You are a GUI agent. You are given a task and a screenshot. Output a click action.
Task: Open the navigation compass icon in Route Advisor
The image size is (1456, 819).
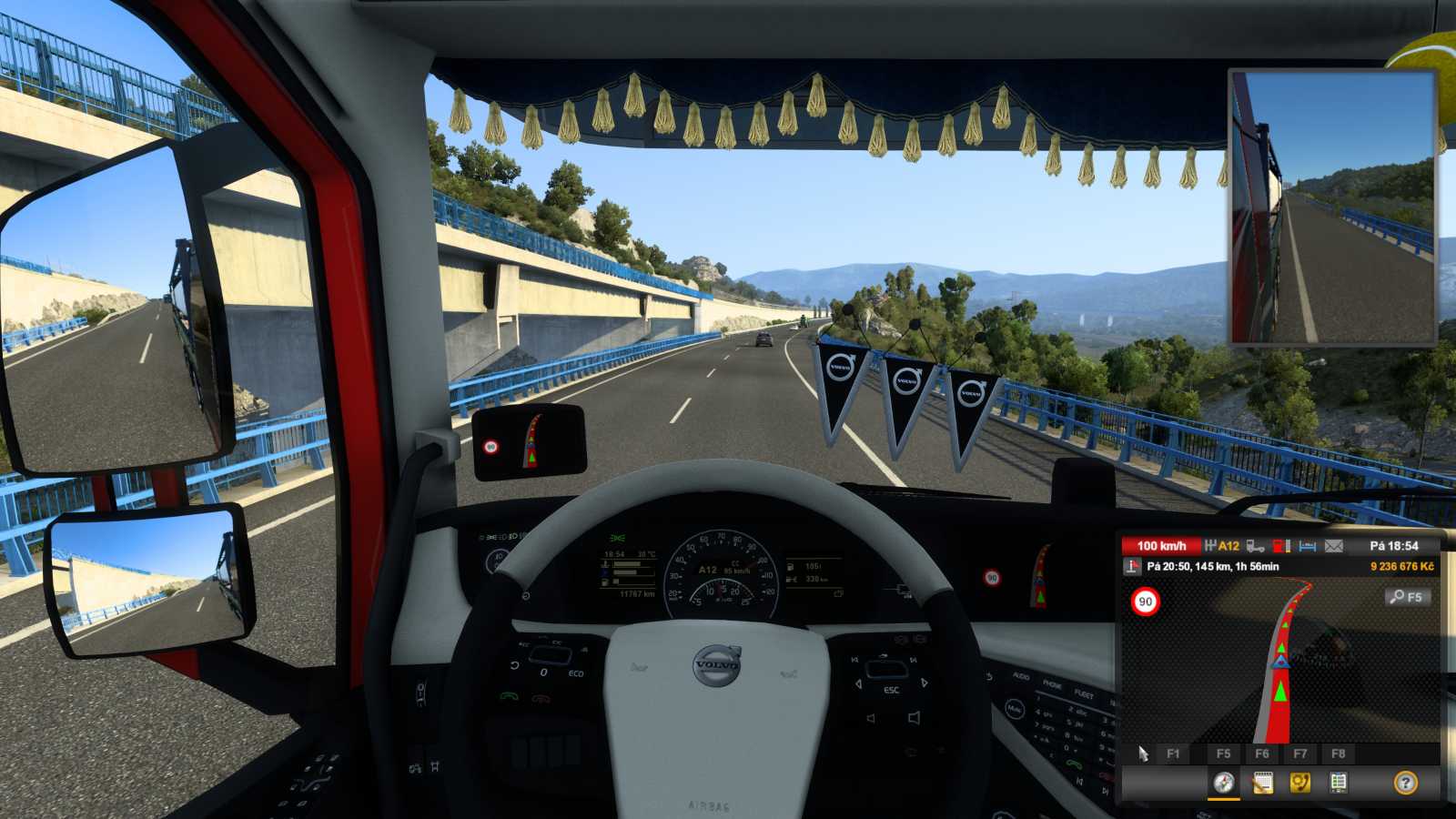[x=1223, y=784]
